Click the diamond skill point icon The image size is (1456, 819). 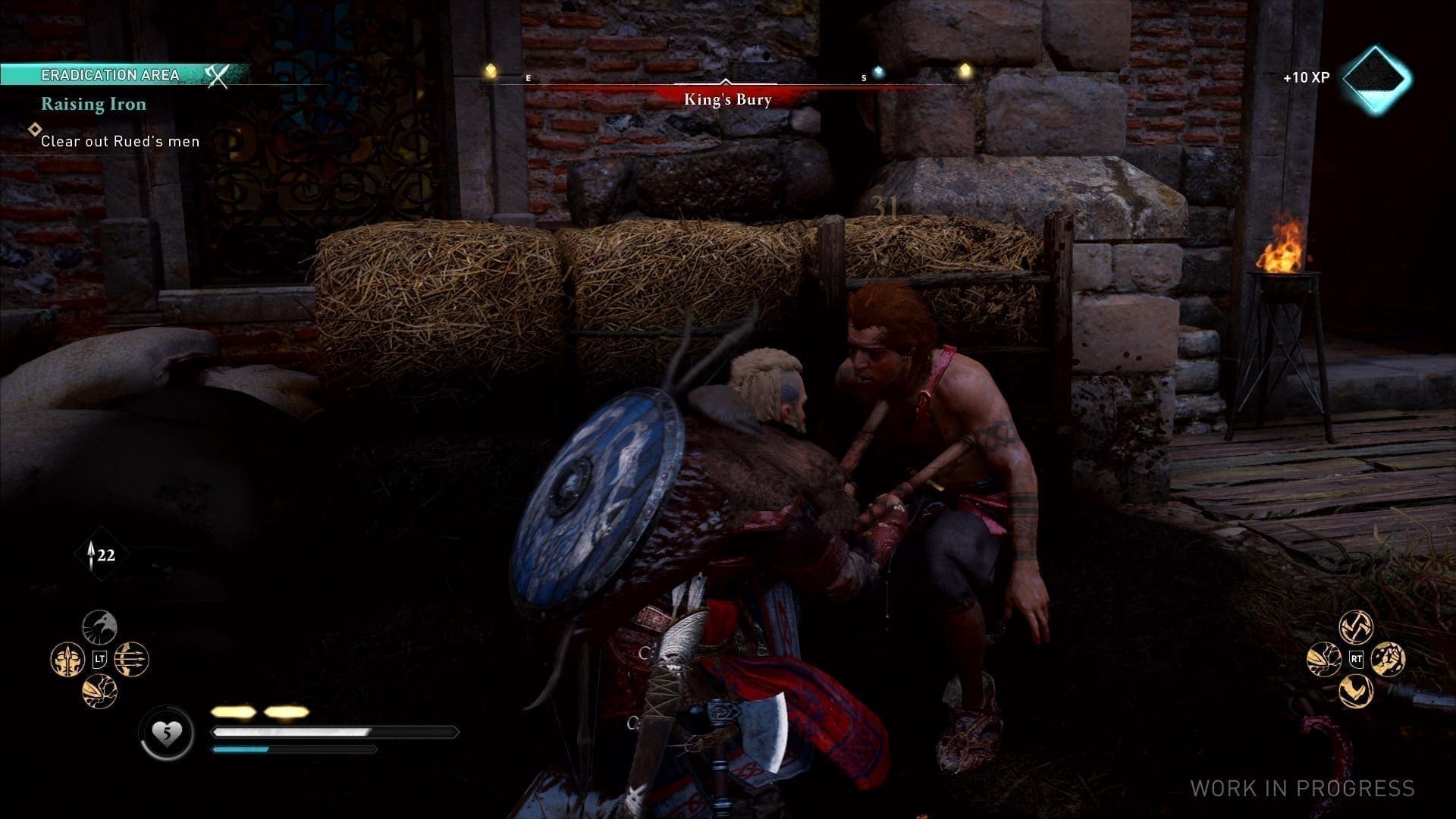click(x=1376, y=78)
